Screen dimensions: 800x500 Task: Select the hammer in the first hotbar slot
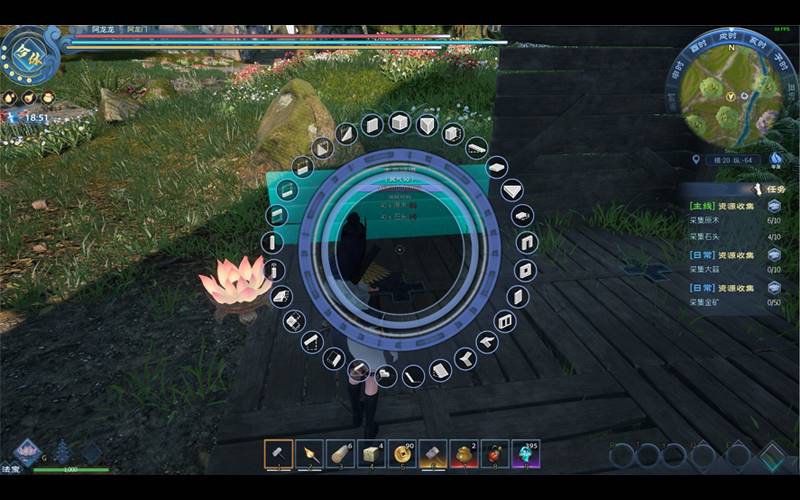click(x=279, y=454)
